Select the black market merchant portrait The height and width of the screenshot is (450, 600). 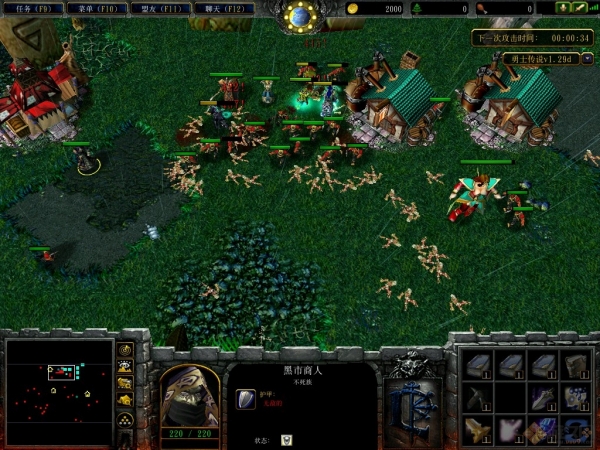(190, 393)
